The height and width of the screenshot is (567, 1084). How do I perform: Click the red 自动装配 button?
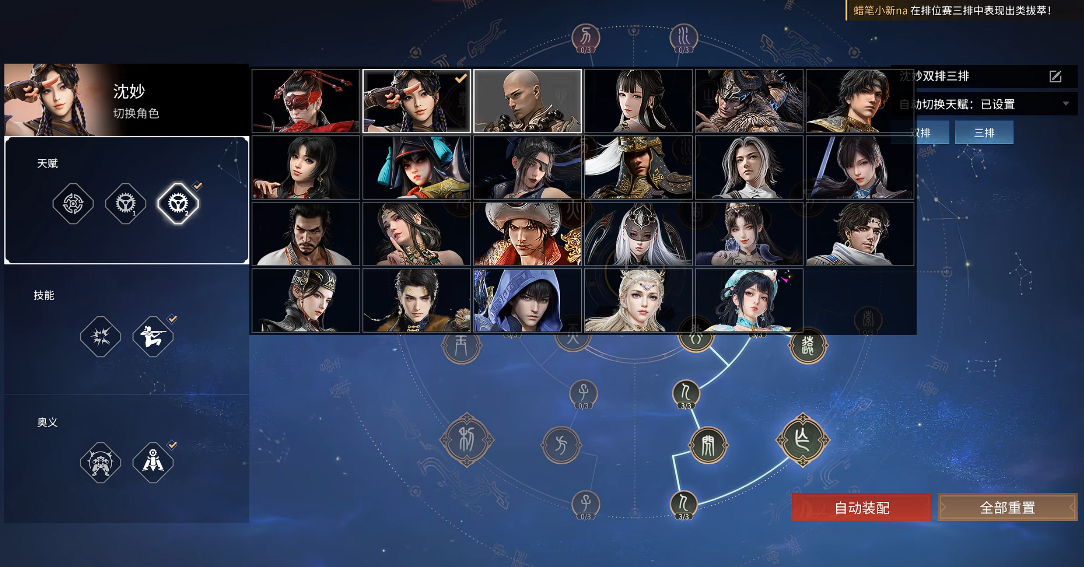(861, 507)
